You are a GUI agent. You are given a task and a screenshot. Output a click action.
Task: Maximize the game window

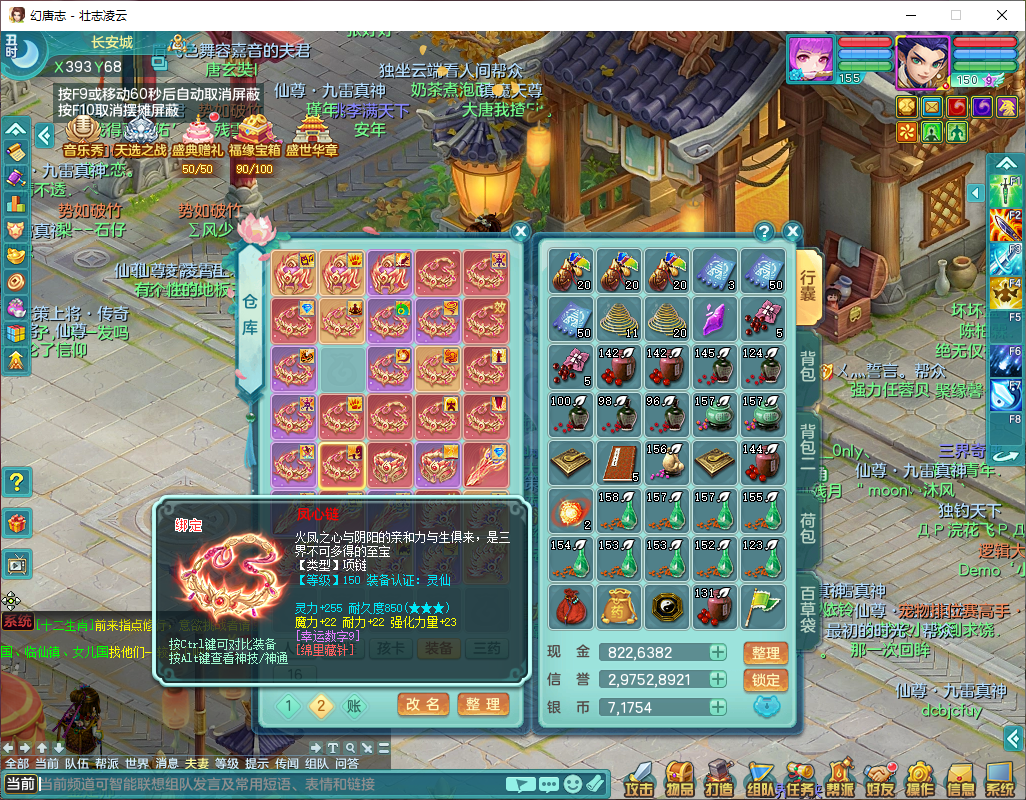(955, 15)
